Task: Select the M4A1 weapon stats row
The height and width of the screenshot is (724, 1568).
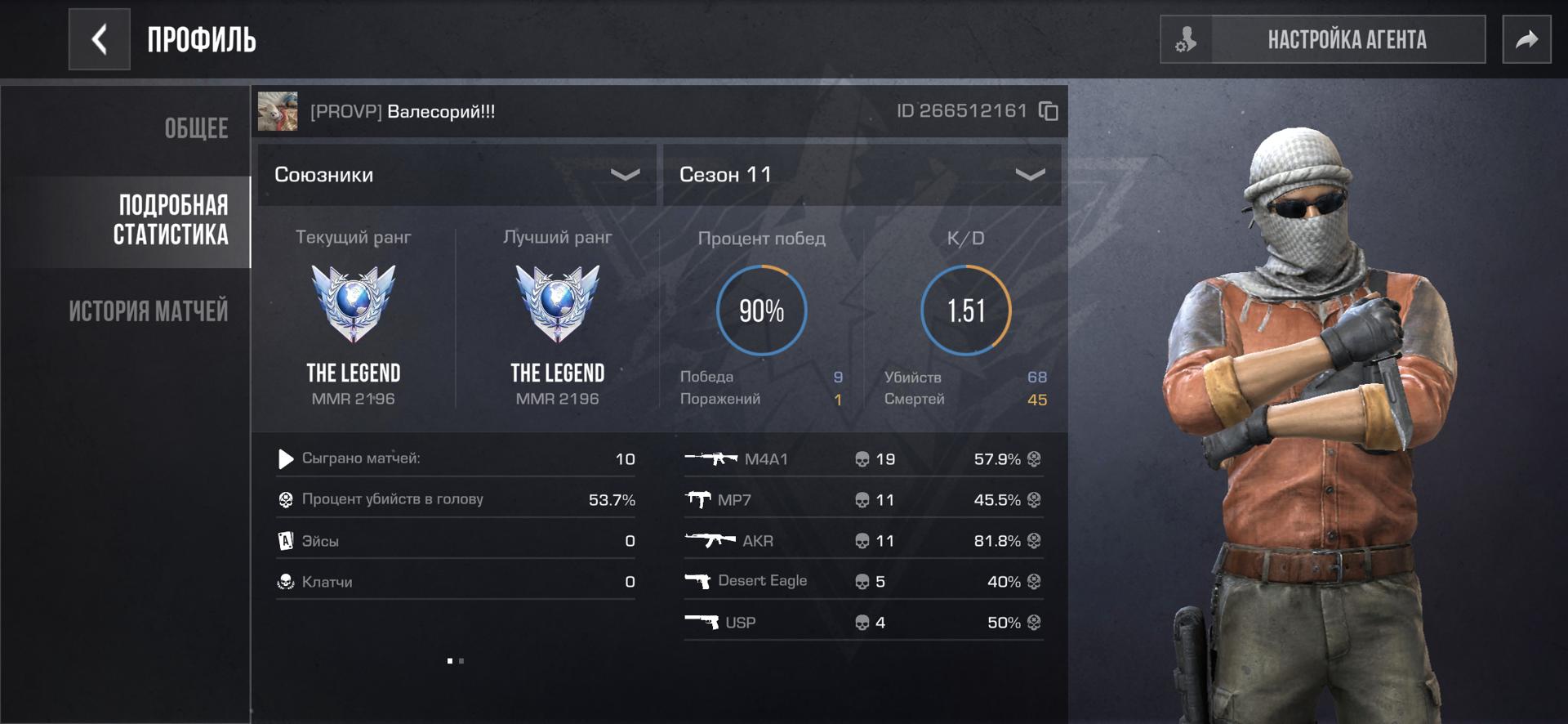Action: click(863, 459)
